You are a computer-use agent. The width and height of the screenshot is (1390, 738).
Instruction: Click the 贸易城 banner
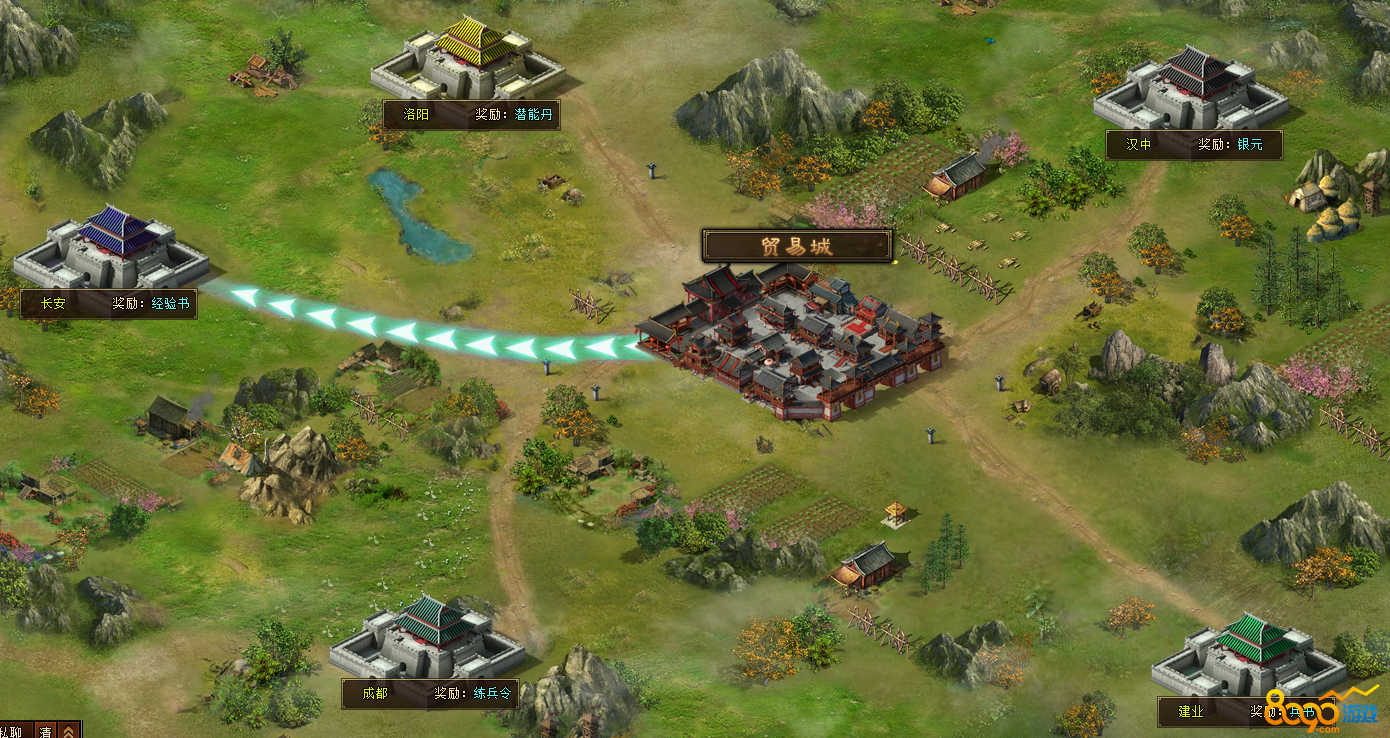[797, 246]
